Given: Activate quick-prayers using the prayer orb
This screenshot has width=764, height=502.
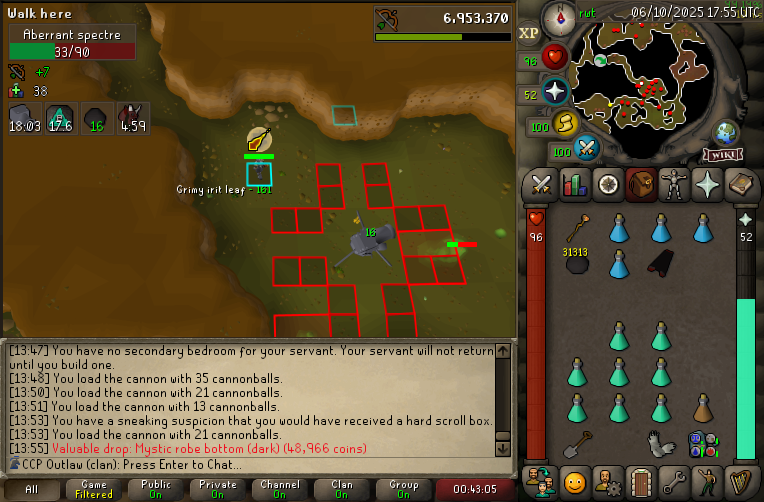Looking at the screenshot, I should point(554,92).
